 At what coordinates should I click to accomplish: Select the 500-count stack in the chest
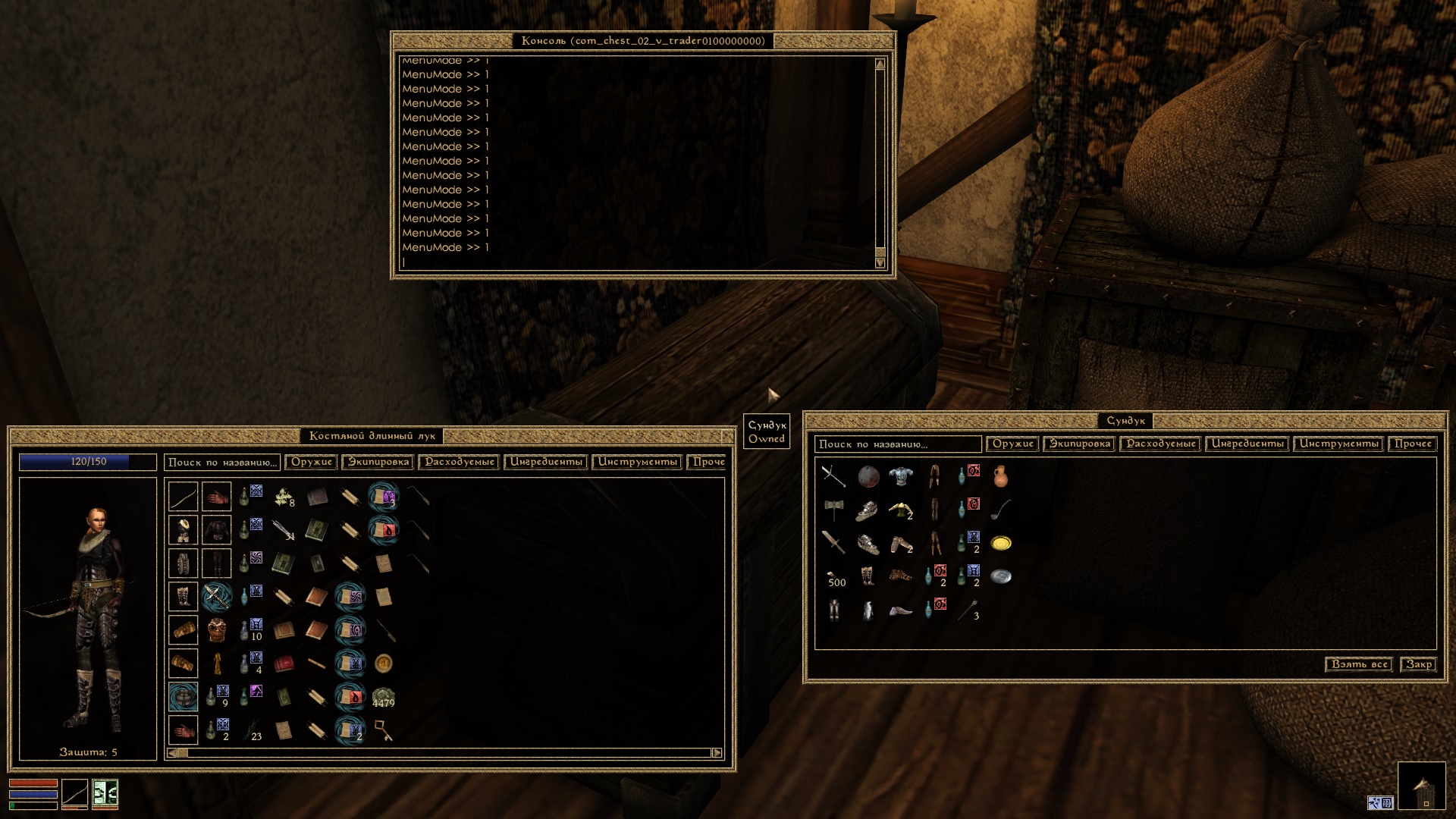coord(833,577)
